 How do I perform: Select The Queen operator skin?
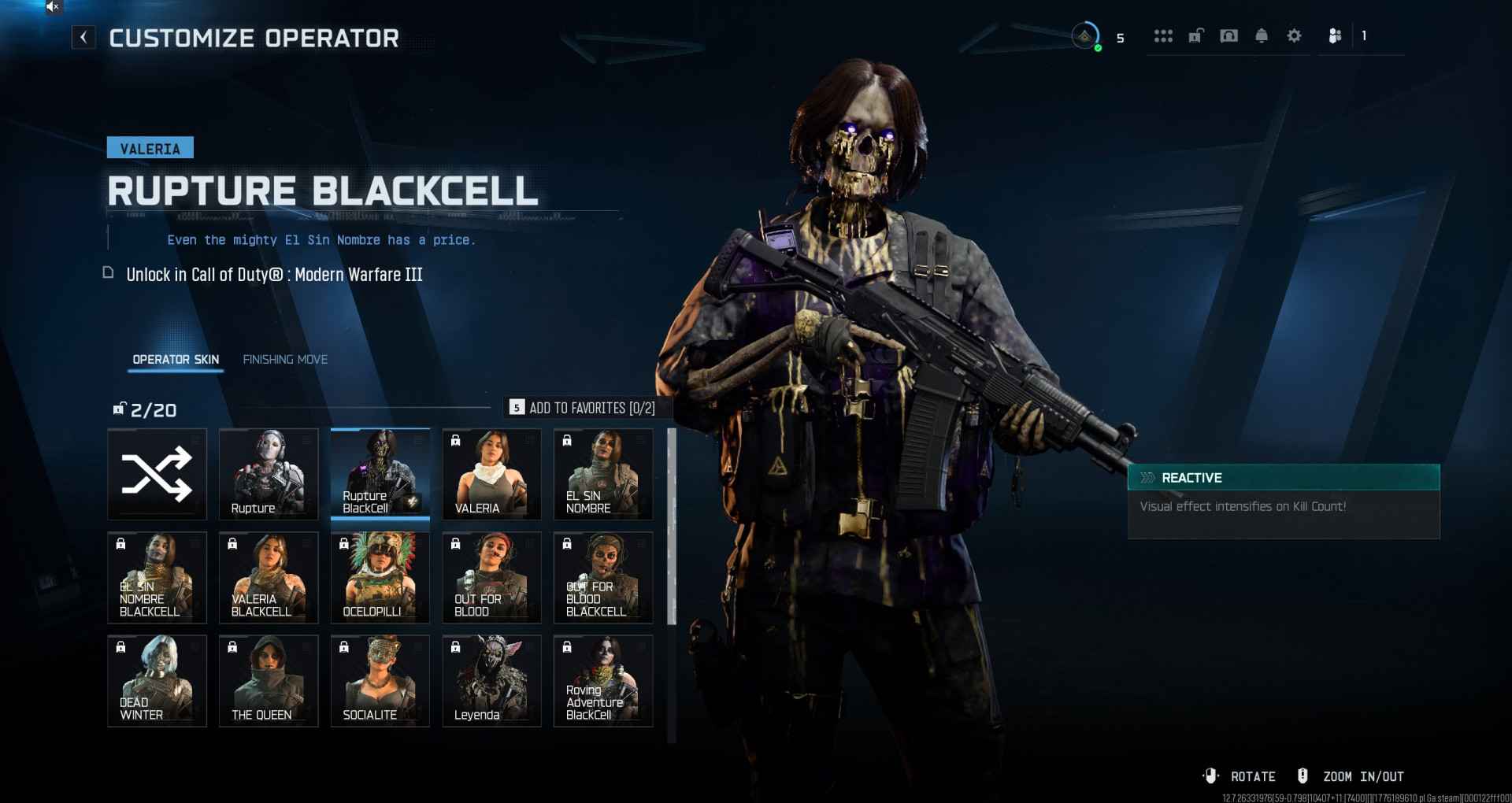(269, 680)
